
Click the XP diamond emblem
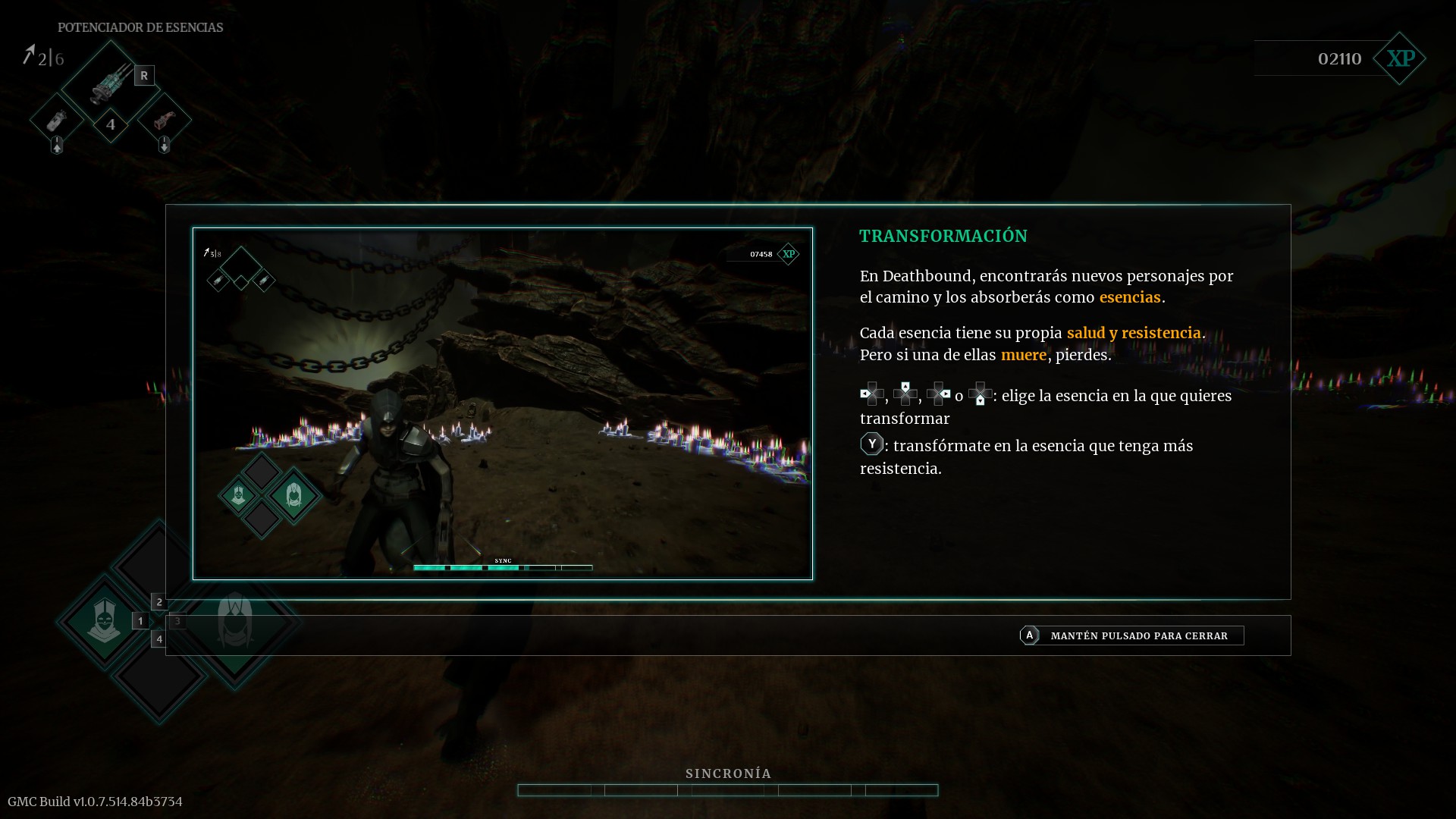[x=1400, y=58]
